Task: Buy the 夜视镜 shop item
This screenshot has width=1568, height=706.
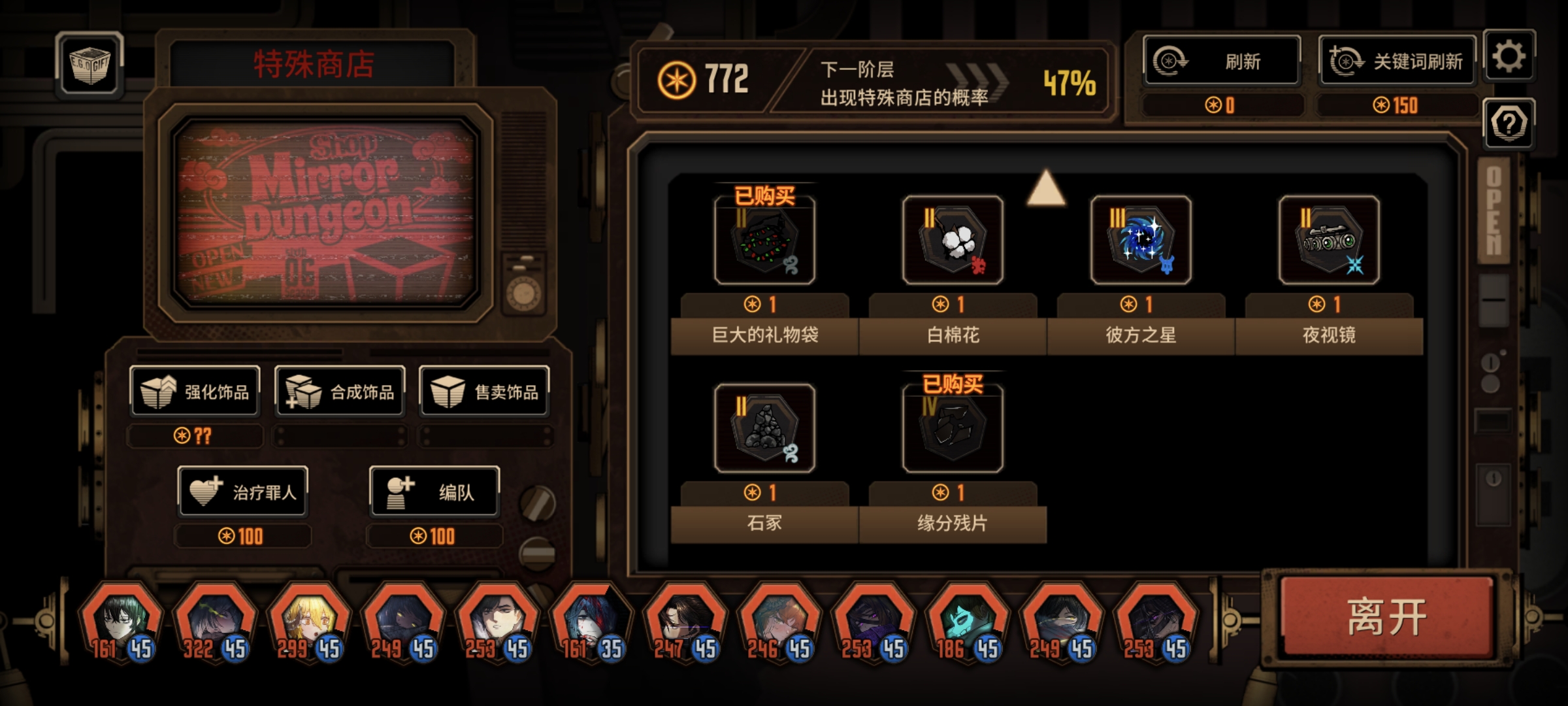Action: 1328,242
